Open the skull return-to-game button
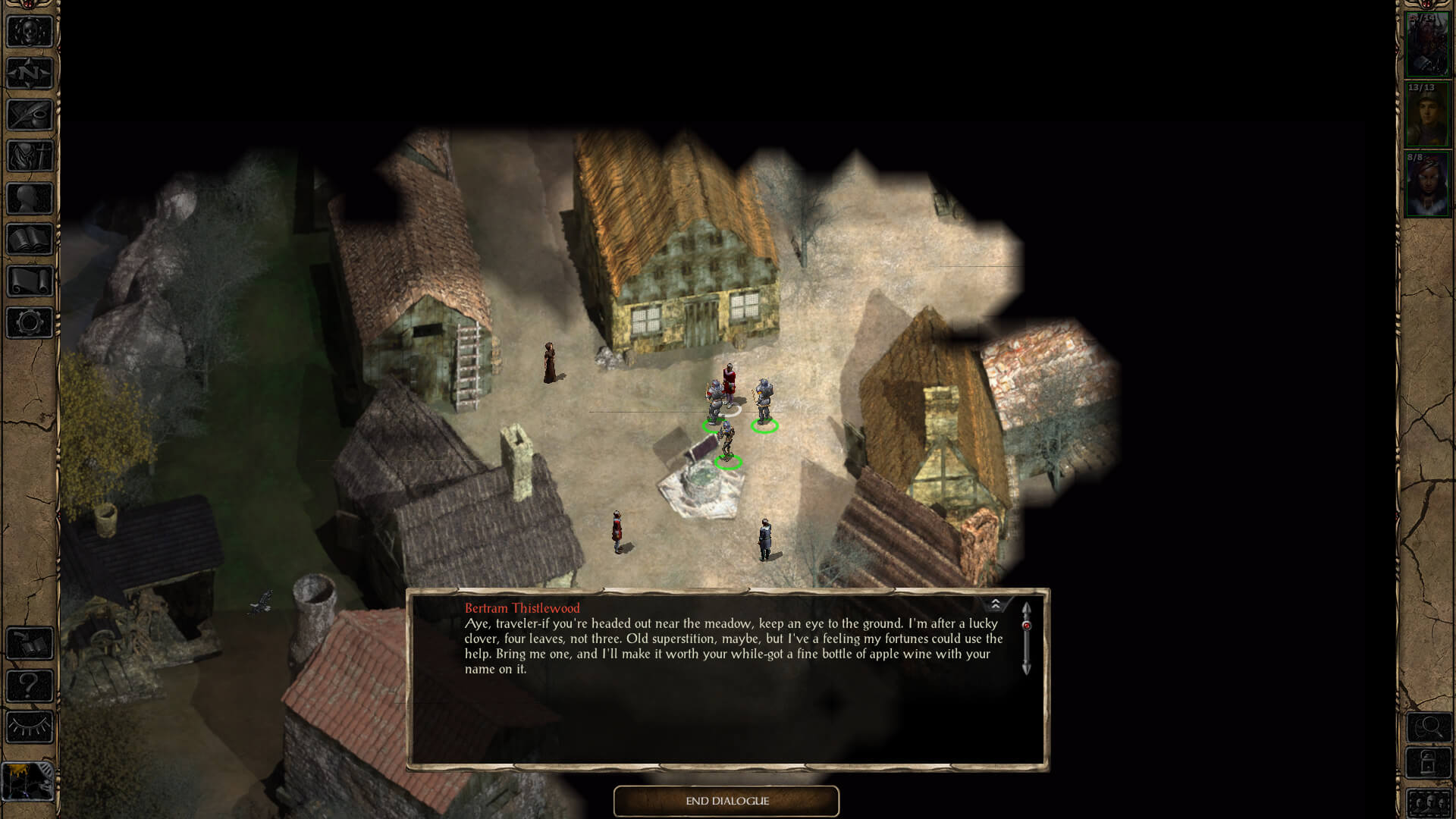1456x819 pixels. (x=30, y=32)
